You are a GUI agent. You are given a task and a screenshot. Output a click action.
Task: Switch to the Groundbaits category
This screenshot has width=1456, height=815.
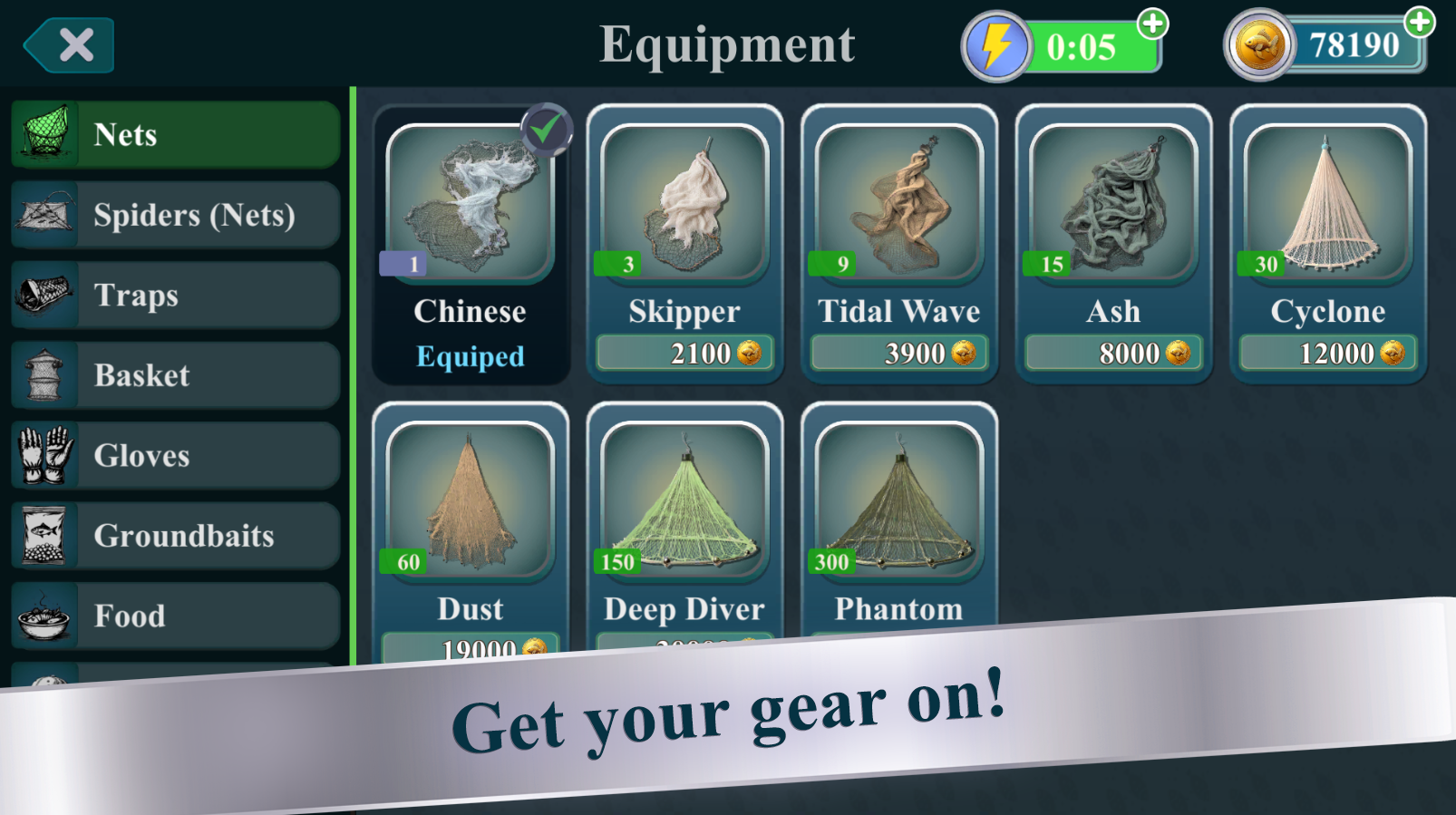click(x=176, y=536)
